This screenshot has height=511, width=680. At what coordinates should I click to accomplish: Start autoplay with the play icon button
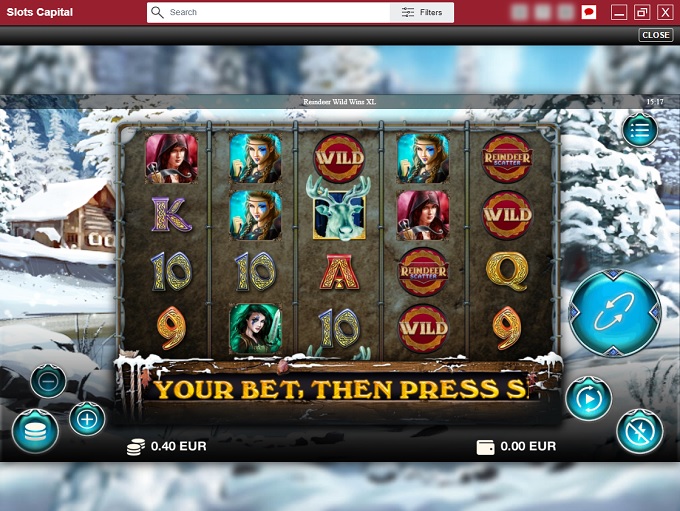(x=587, y=398)
